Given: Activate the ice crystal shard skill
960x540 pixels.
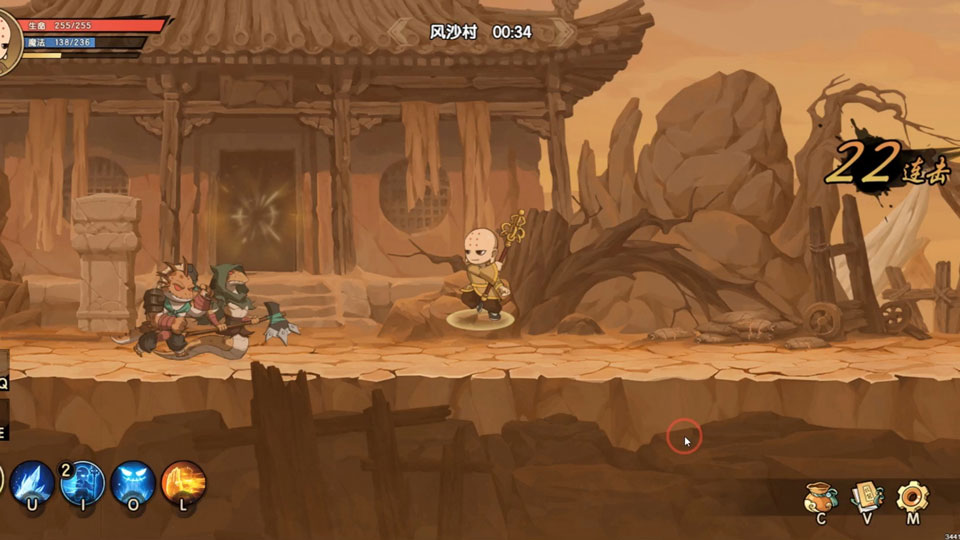Looking at the screenshot, I should [32, 483].
